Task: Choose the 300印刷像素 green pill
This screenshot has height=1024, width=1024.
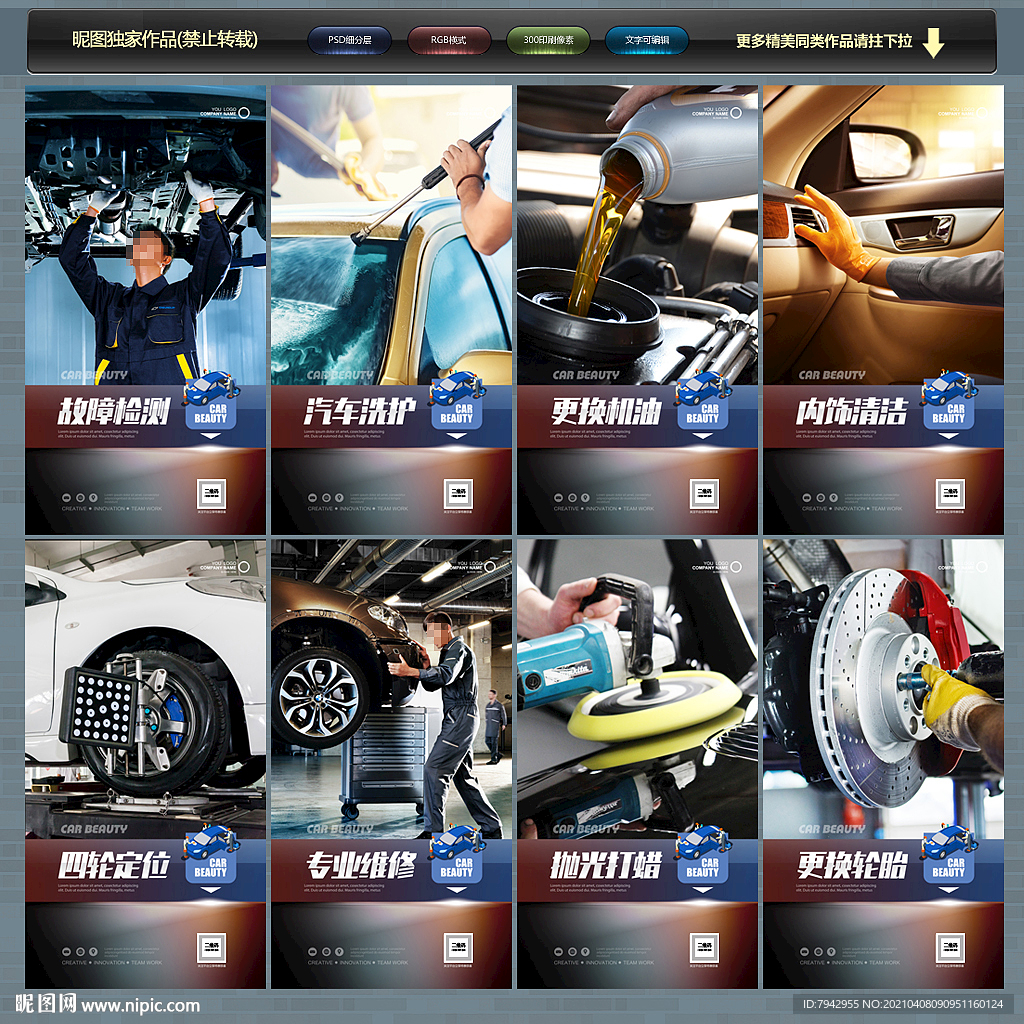Action: [x=548, y=41]
